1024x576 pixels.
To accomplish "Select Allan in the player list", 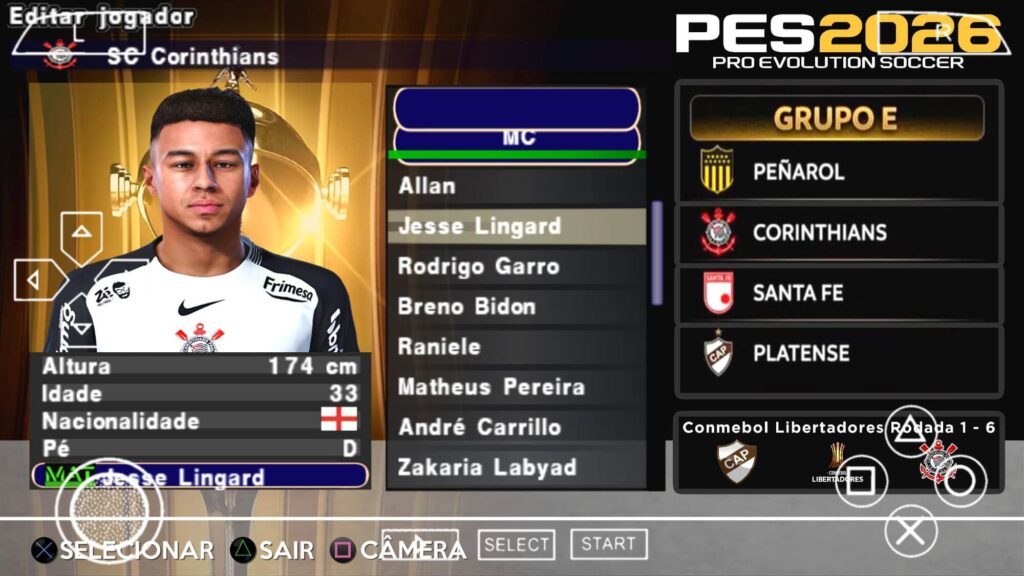I will click(x=515, y=186).
